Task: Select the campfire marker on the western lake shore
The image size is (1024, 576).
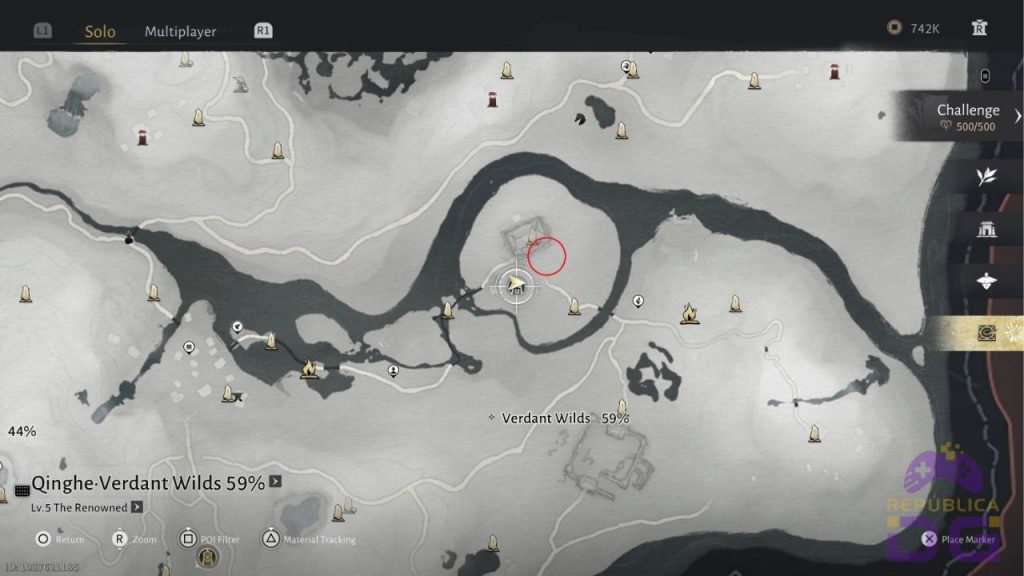Action: 309,370
